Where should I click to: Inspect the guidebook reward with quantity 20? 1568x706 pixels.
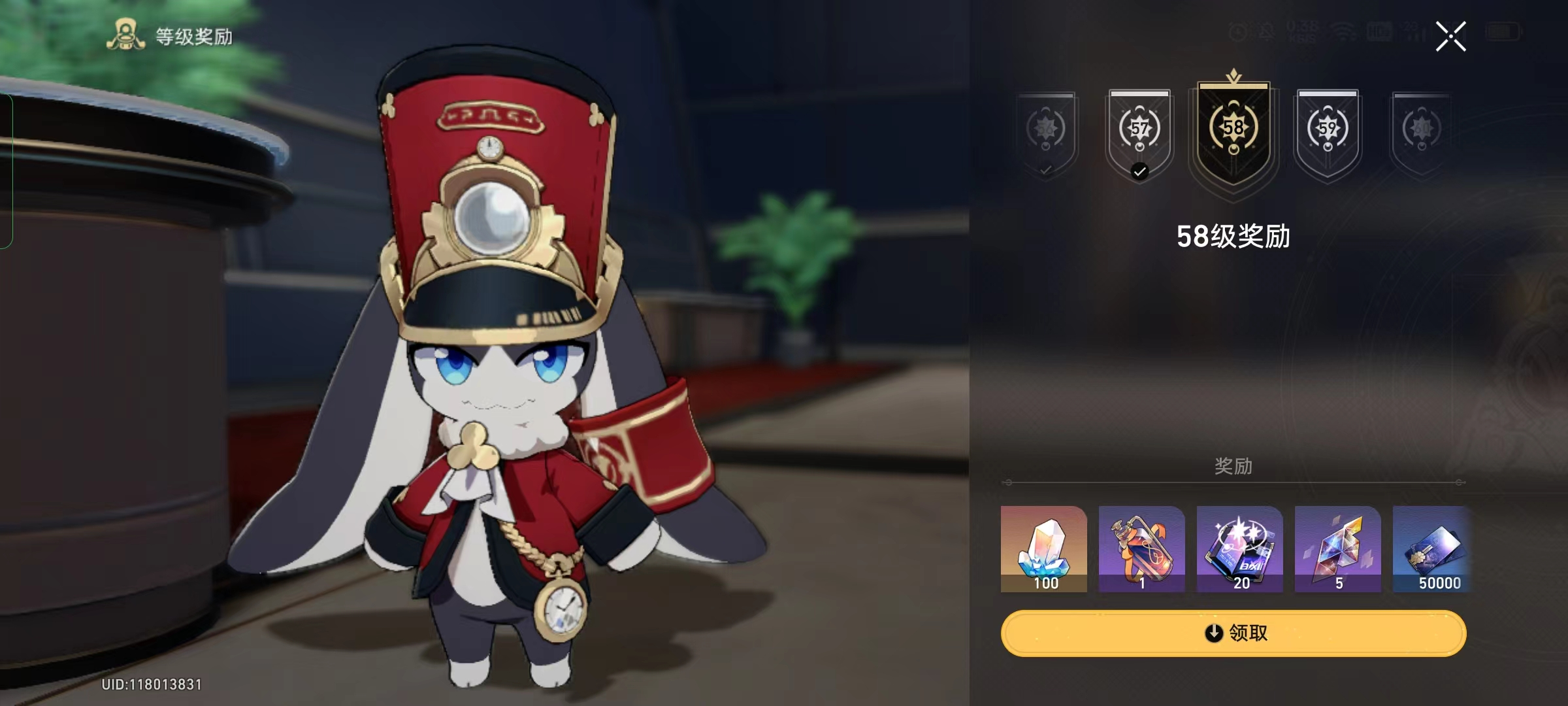pos(1239,549)
